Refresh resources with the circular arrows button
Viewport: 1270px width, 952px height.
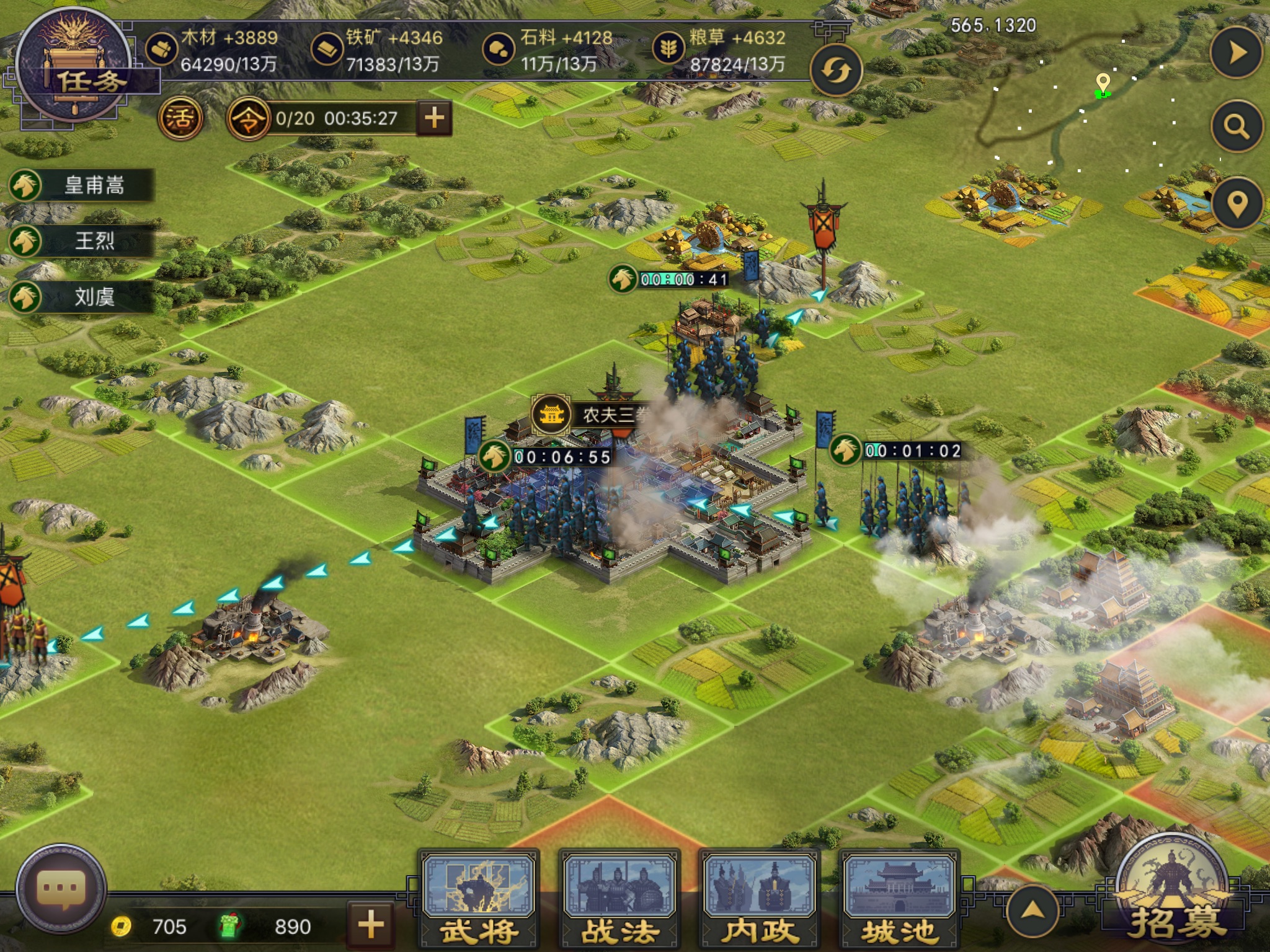tap(836, 71)
